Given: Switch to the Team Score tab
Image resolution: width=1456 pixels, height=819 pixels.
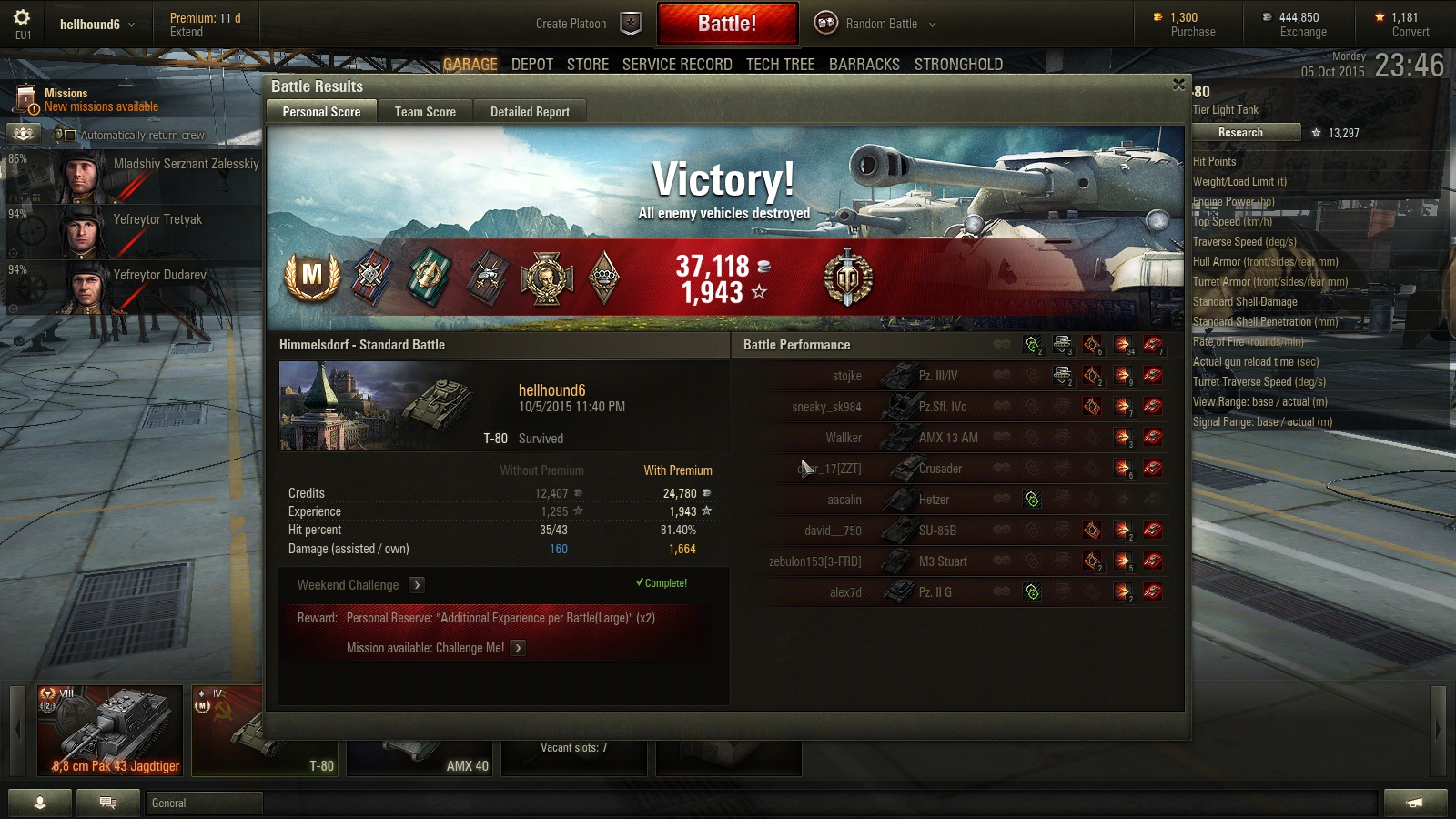Looking at the screenshot, I should click(425, 112).
